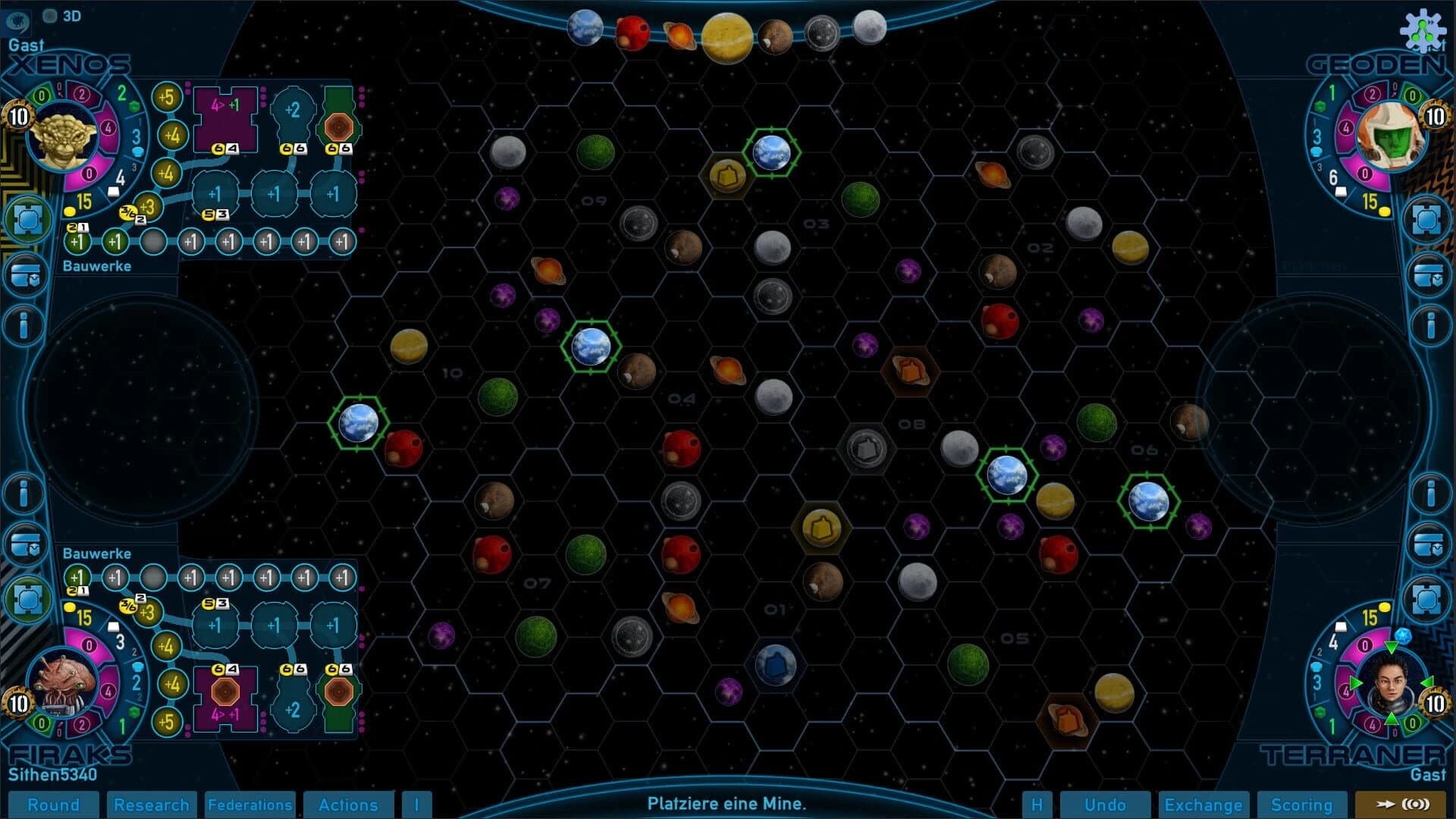Switch to the Federations tab
This screenshot has height=819, width=1456.
(249, 805)
